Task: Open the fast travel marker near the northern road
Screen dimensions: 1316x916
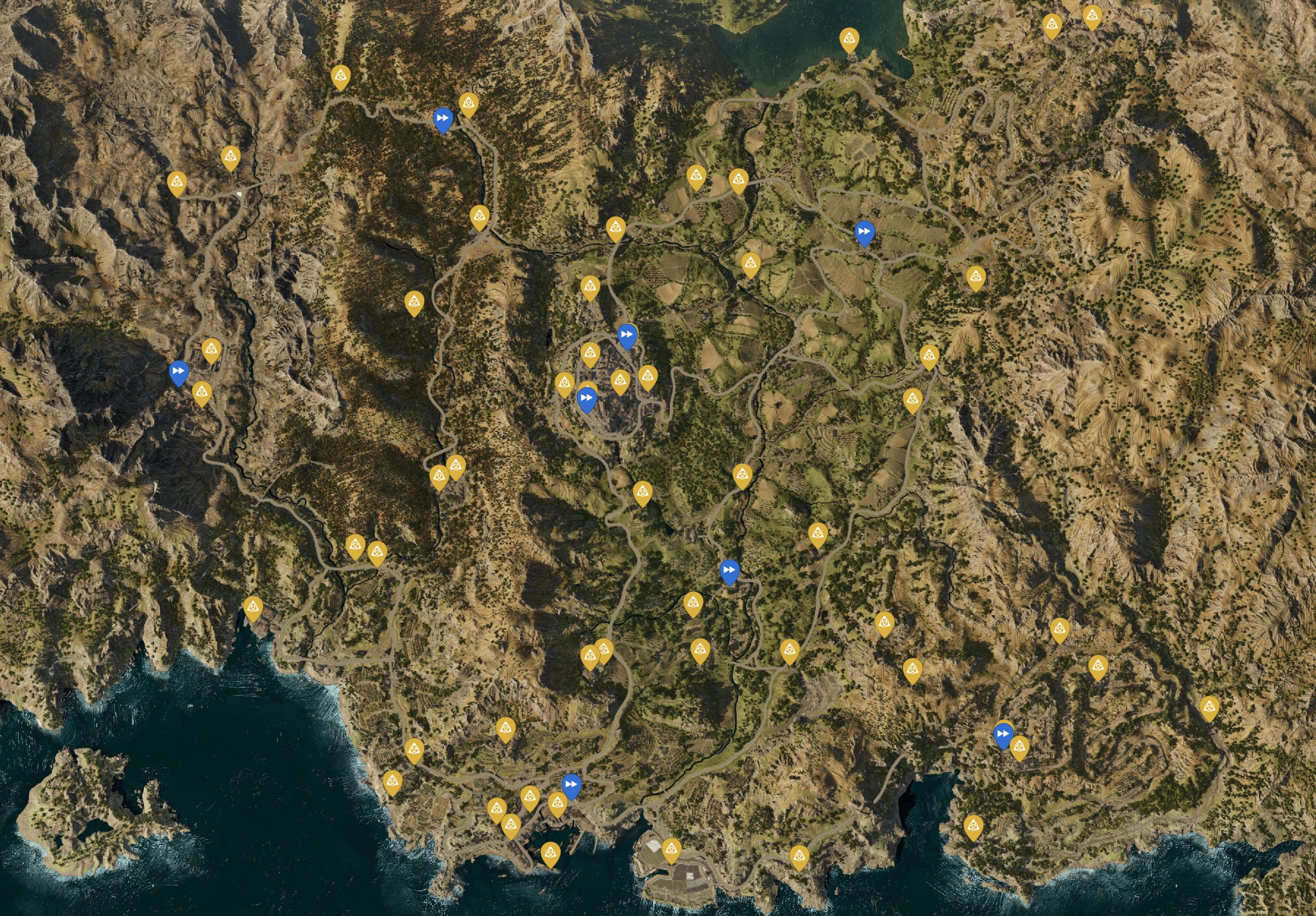Action: (x=444, y=119)
